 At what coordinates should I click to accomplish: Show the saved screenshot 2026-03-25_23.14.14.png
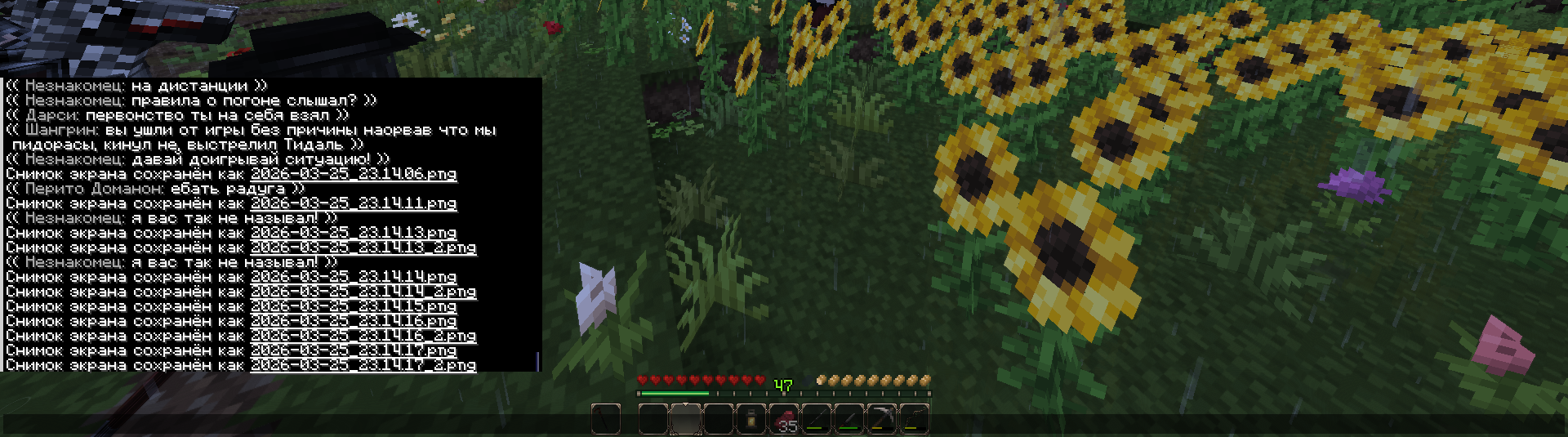tap(353, 277)
